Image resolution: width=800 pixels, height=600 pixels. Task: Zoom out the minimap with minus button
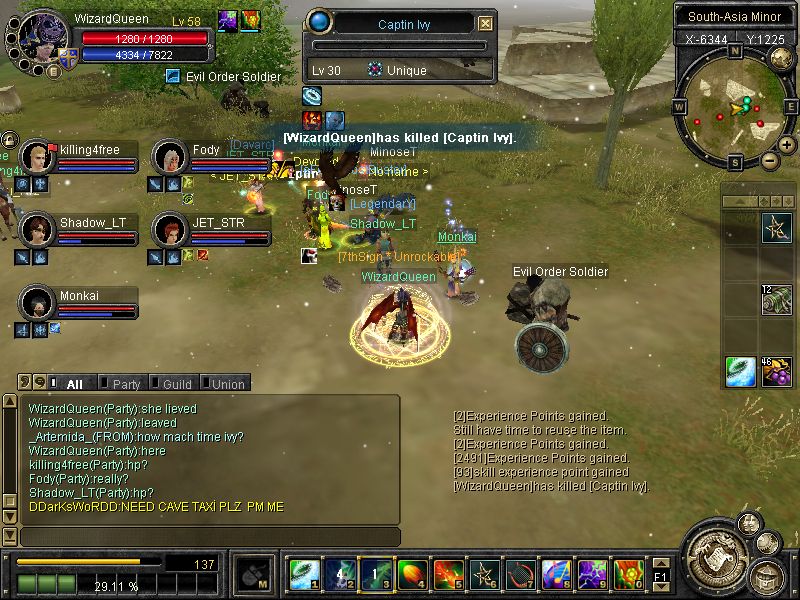(x=770, y=160)
